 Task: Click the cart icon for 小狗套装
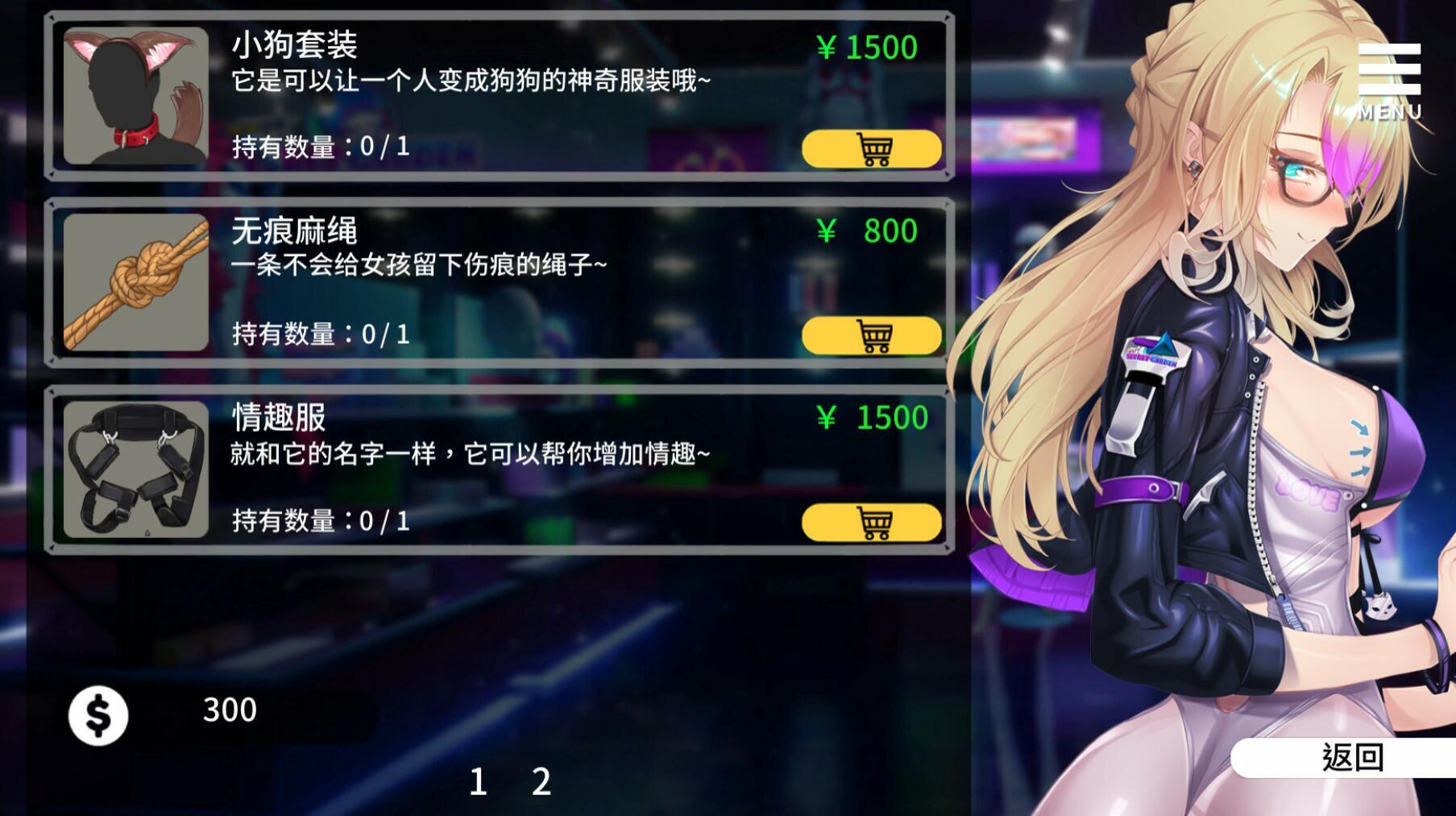[x=871, y=150]
